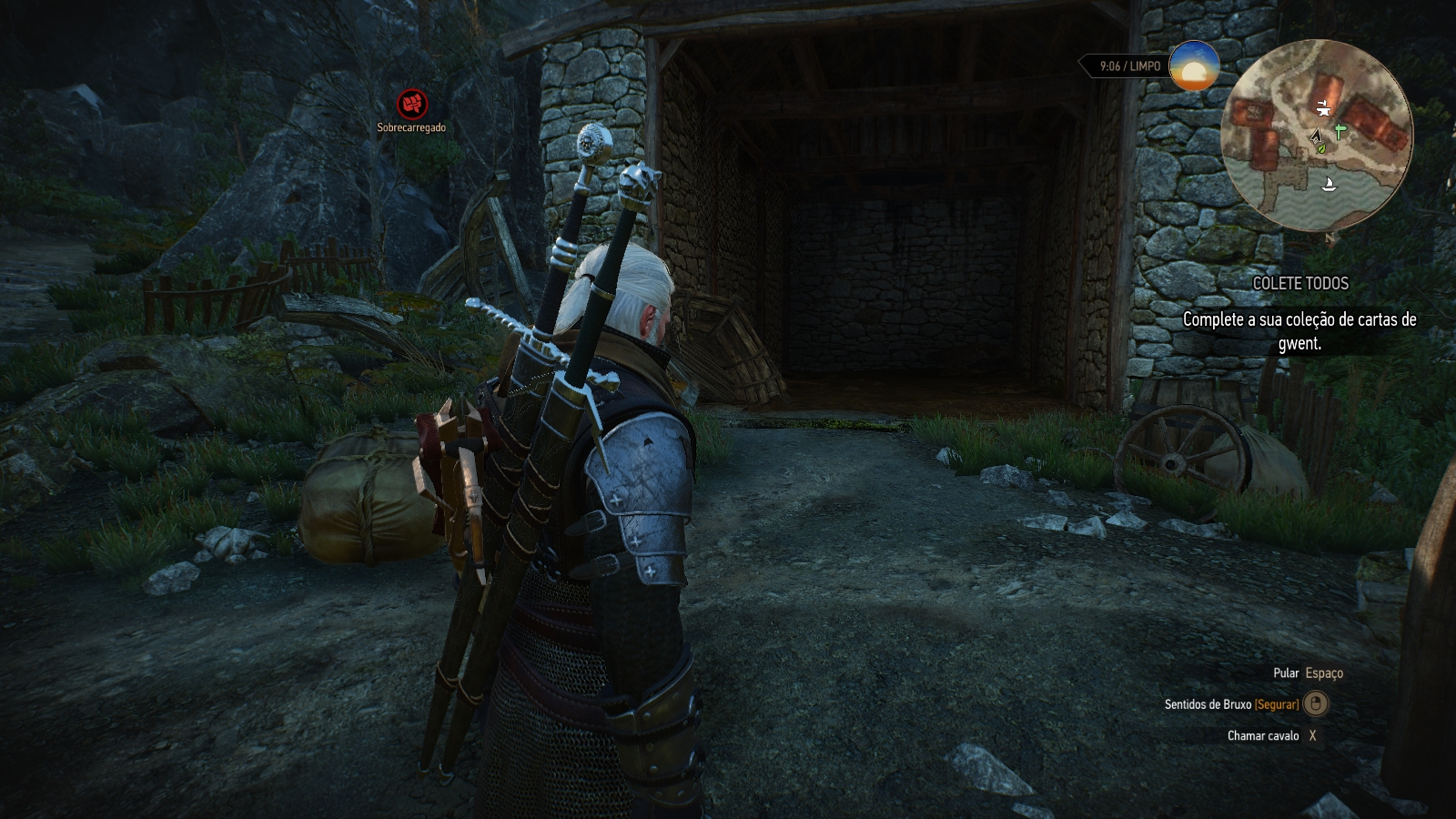The width and height of the screenshot is (1456, 819).
Task: Select the green signpost marker on the minimap
Action: (x=1340, y=133)
